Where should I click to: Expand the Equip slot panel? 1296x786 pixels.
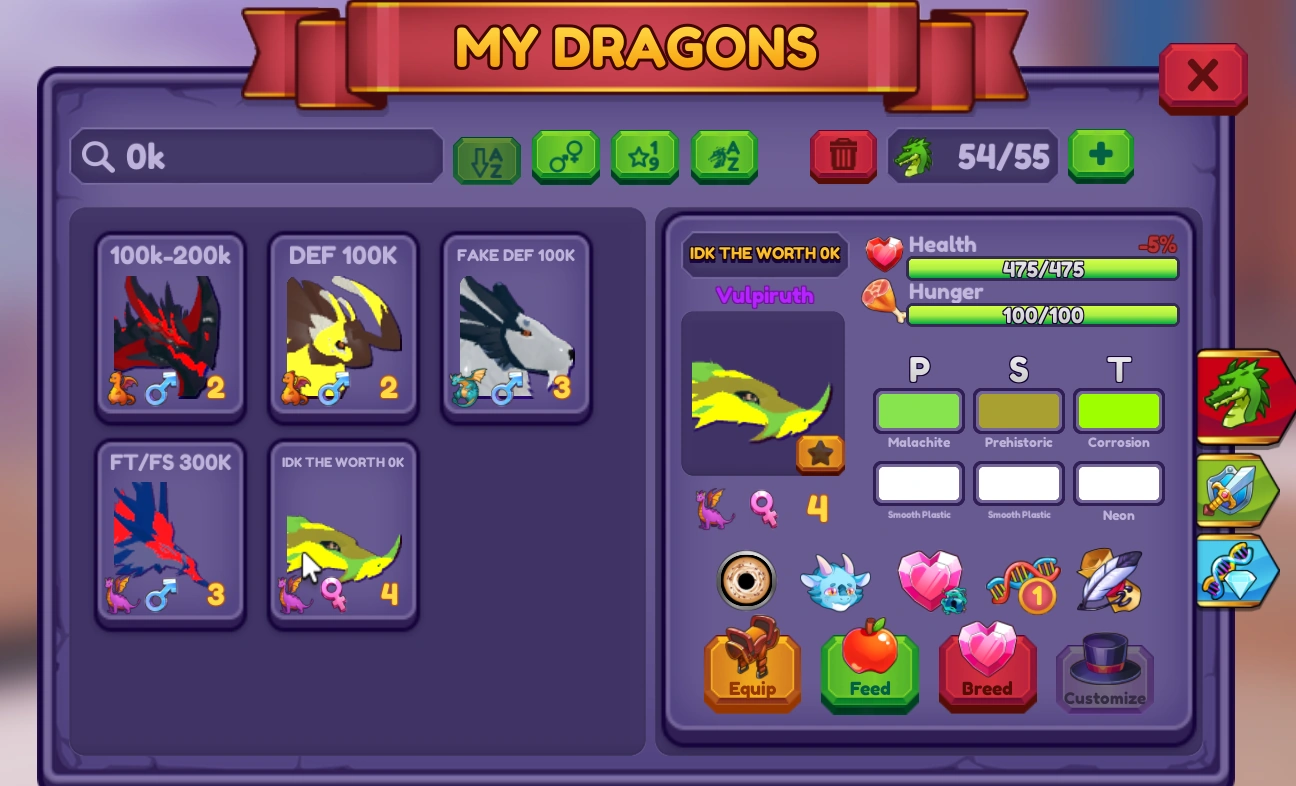(751, 670)
